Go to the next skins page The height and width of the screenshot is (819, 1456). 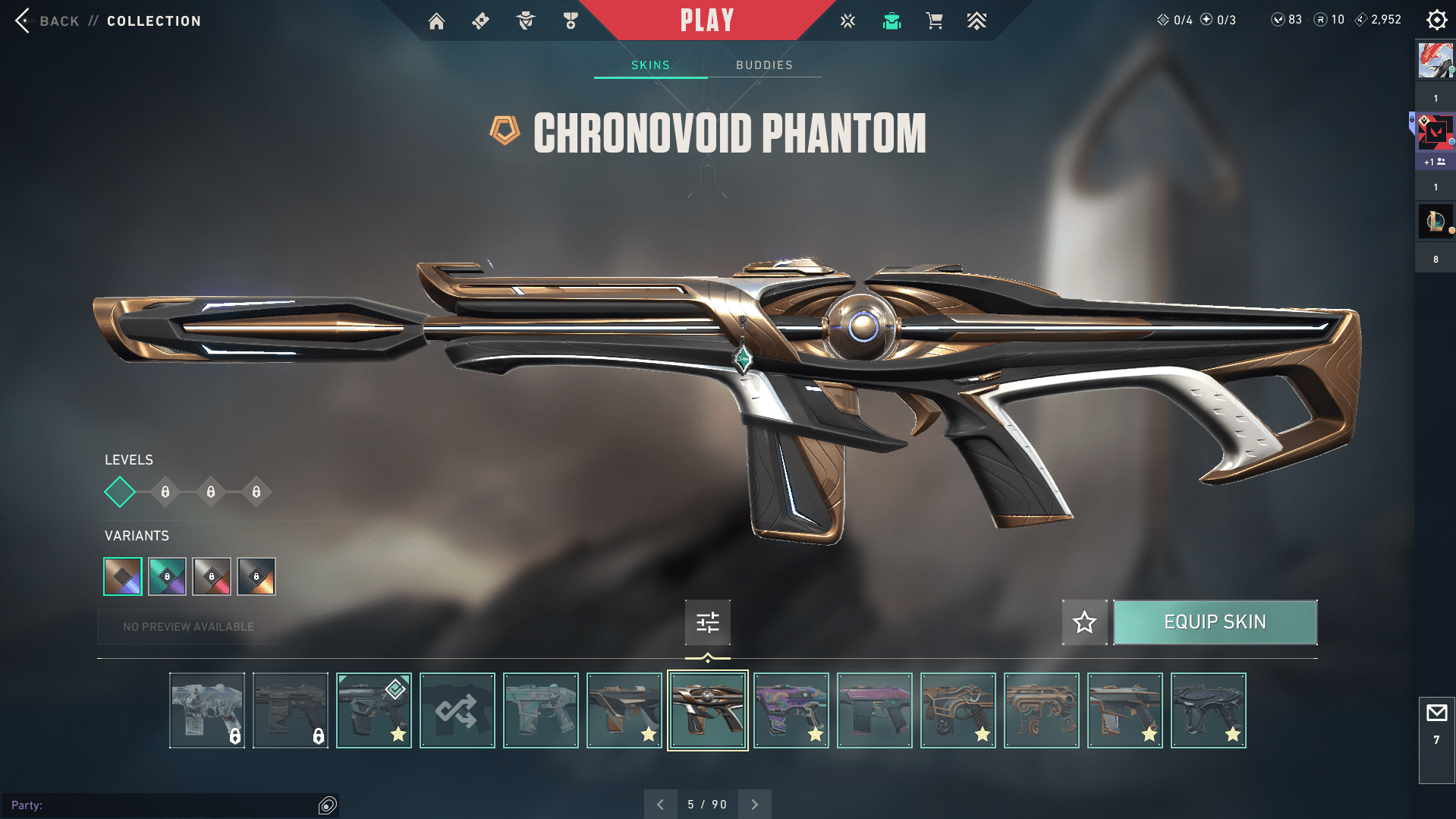click(754, 805)
